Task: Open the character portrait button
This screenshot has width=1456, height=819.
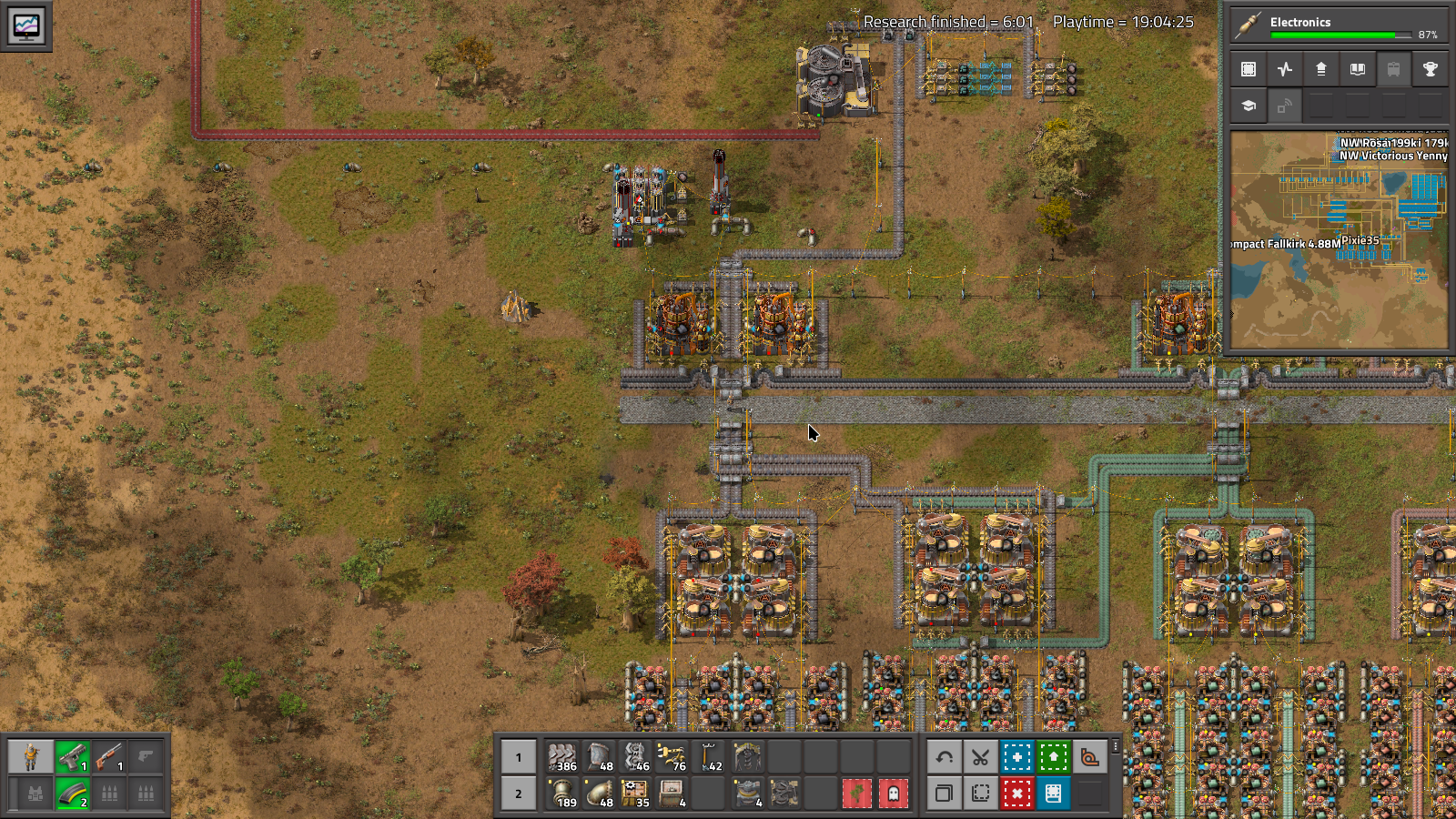Action: tap(31, 757)
